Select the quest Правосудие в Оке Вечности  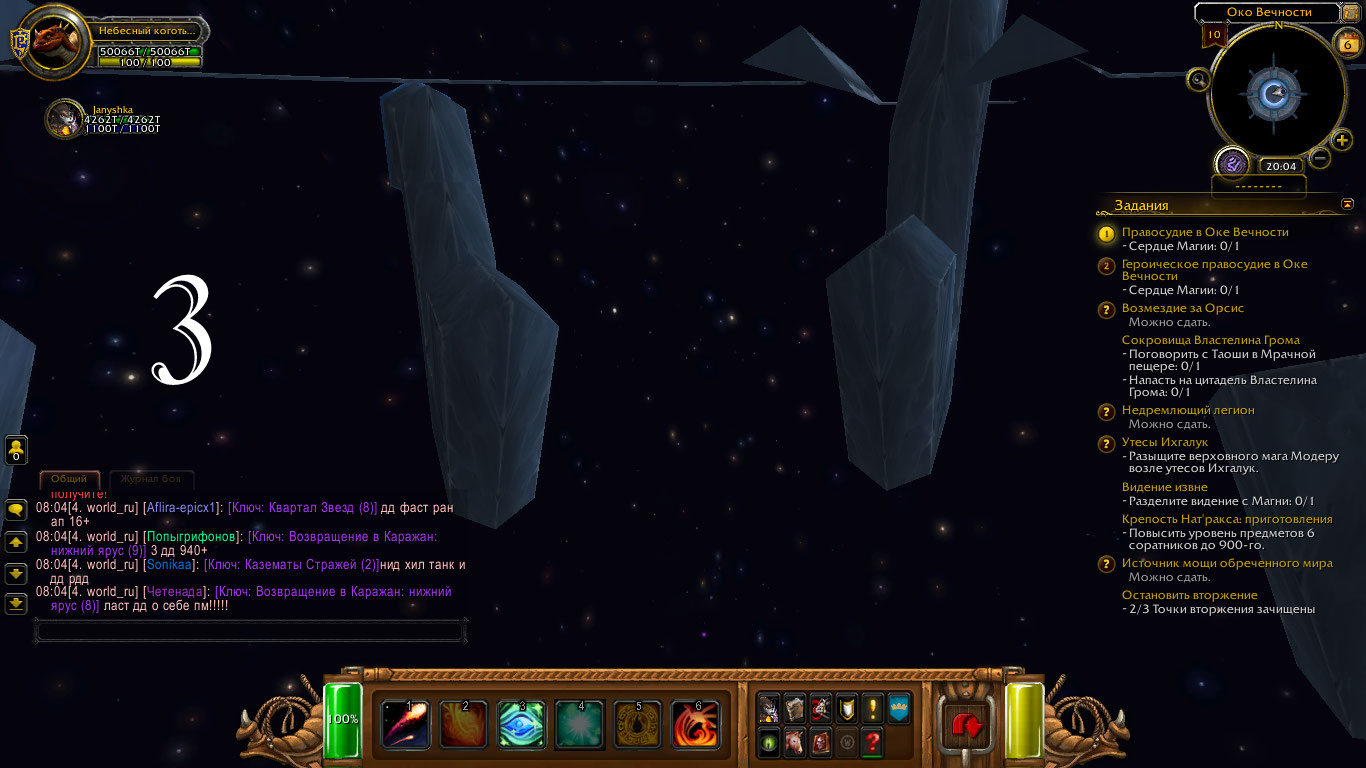pyautogui.click(x=1205, y=232)
